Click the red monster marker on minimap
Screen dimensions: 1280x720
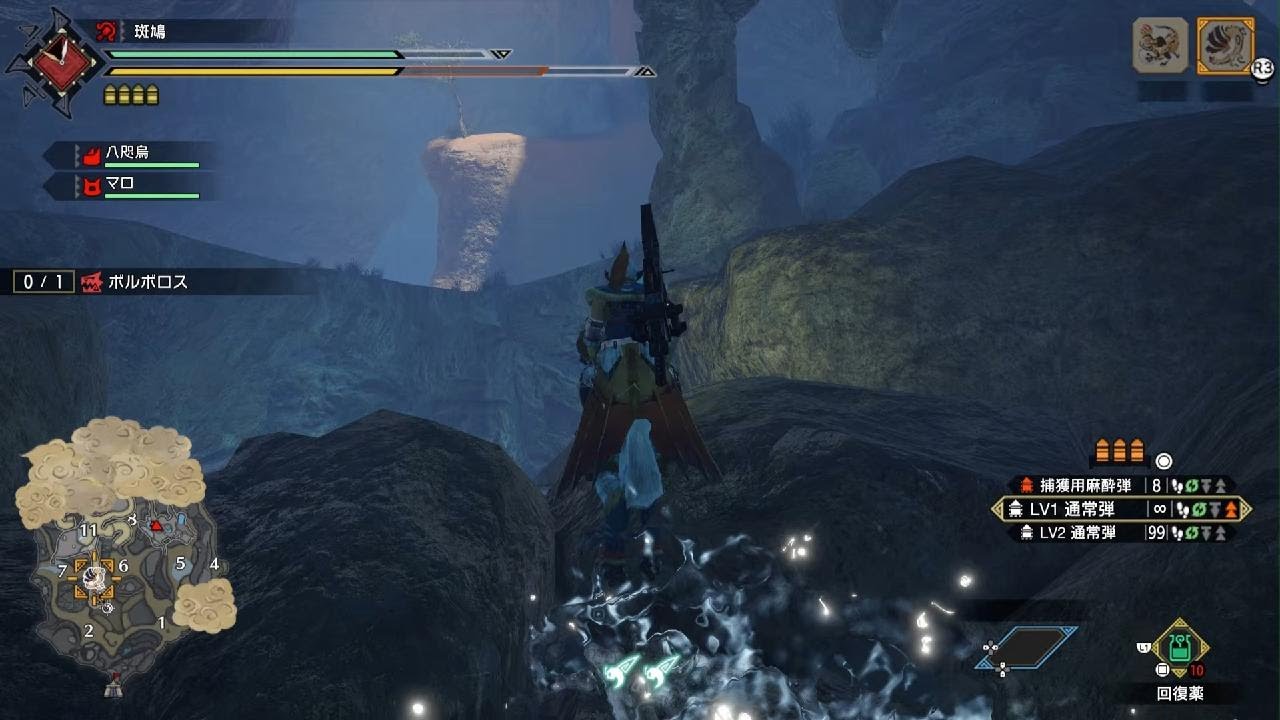click(156, 525)
